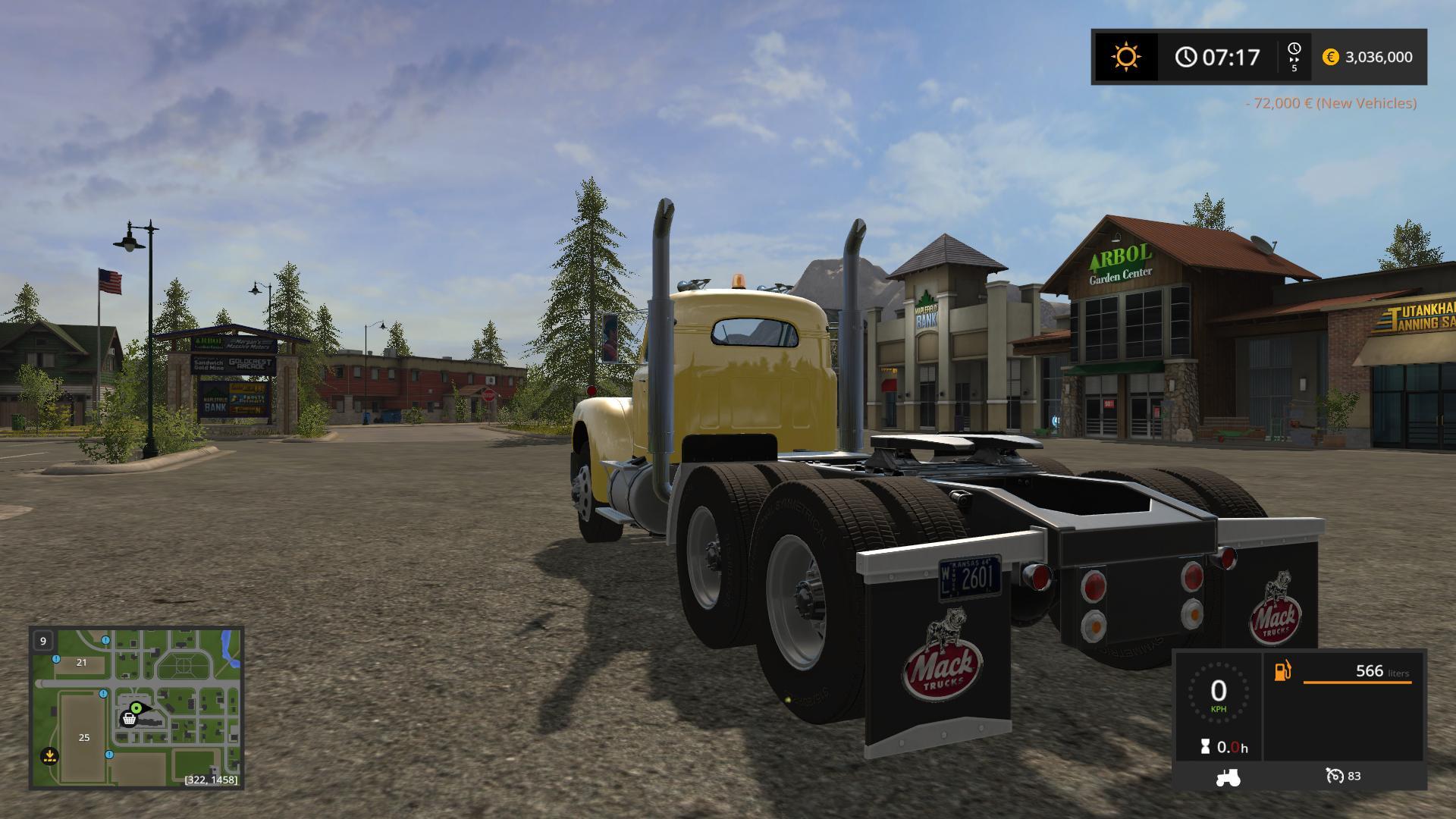Image resolution: width=1456 pixels, height=819 pixels.
Task: Click the time scale fast-forward icon
Action: click(x=1294, y=57)
